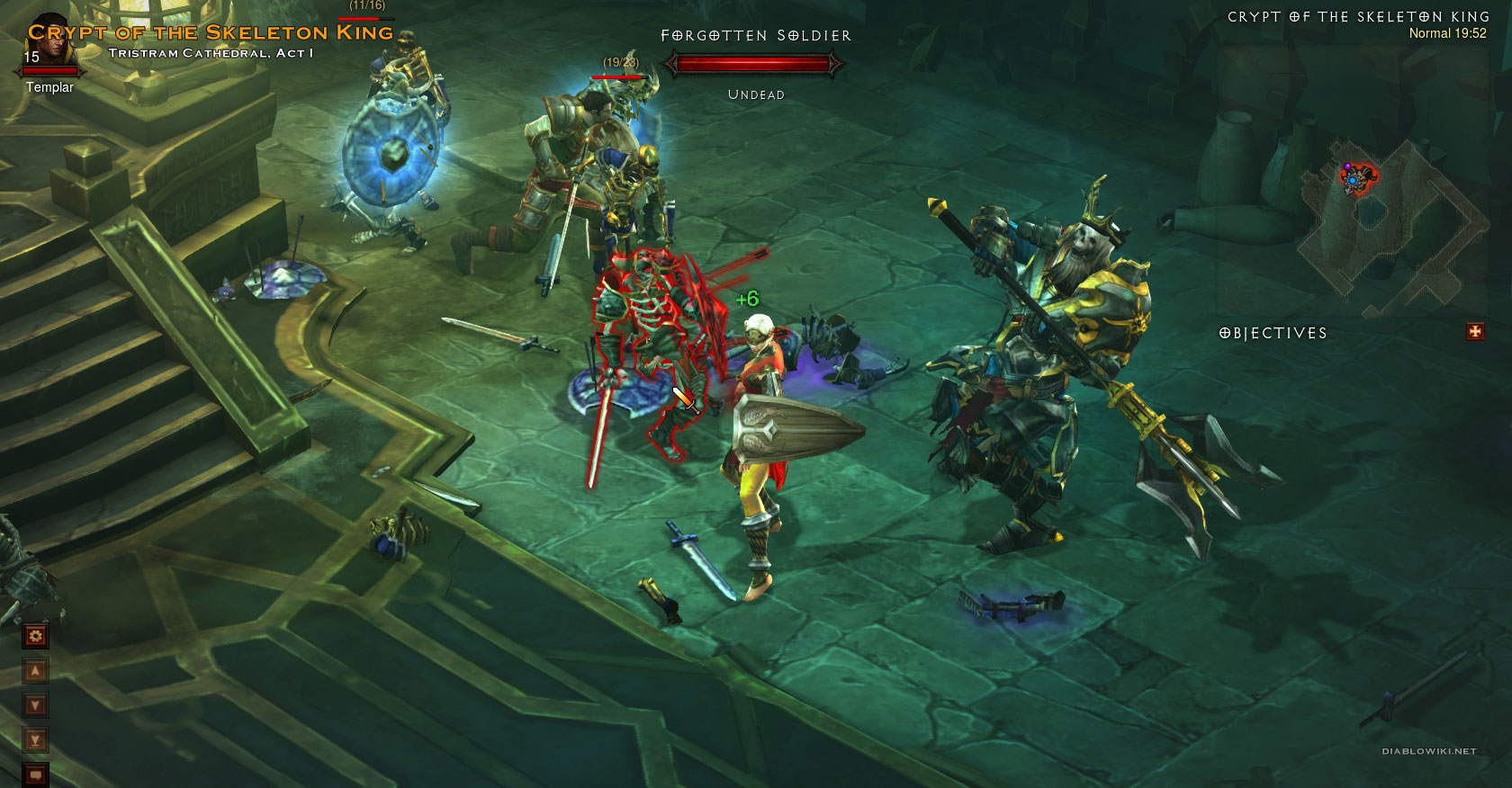Click the chat scroll down arrow button

coord(36,706)
